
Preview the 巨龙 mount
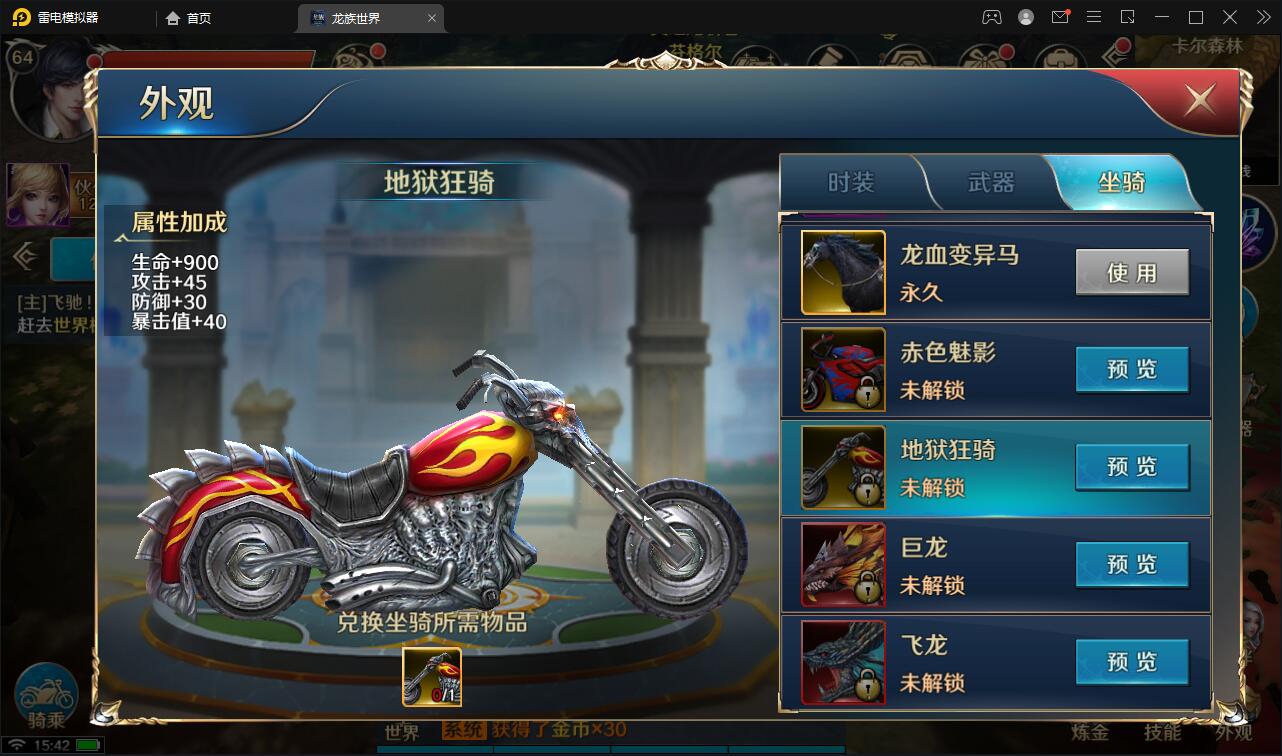point(1132,565)
